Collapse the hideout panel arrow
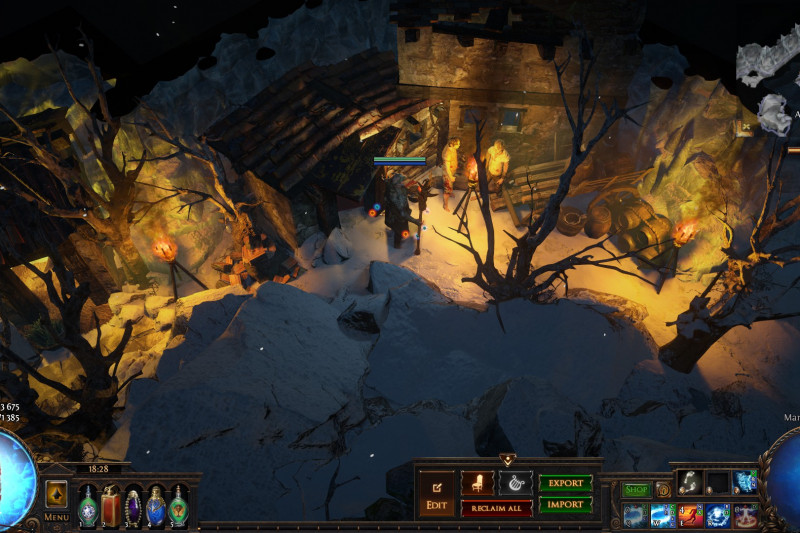800x533 pixels. (x=507, y=460)
